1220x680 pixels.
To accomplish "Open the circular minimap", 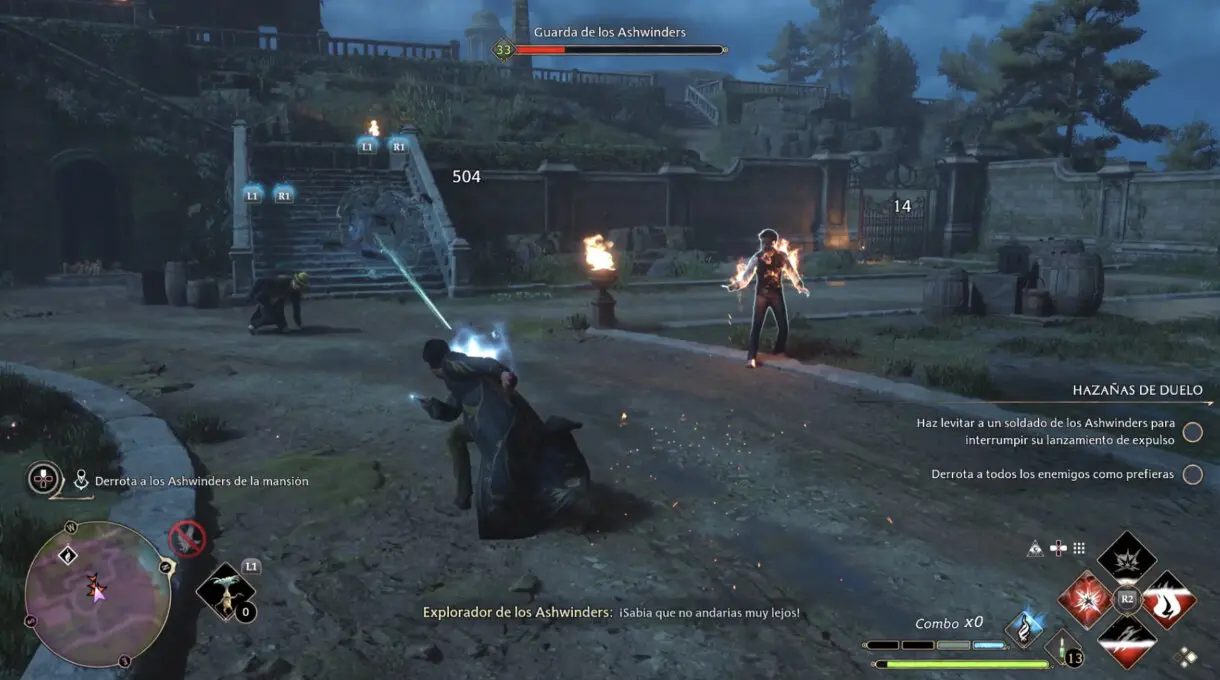I will (x=97, y=593).
